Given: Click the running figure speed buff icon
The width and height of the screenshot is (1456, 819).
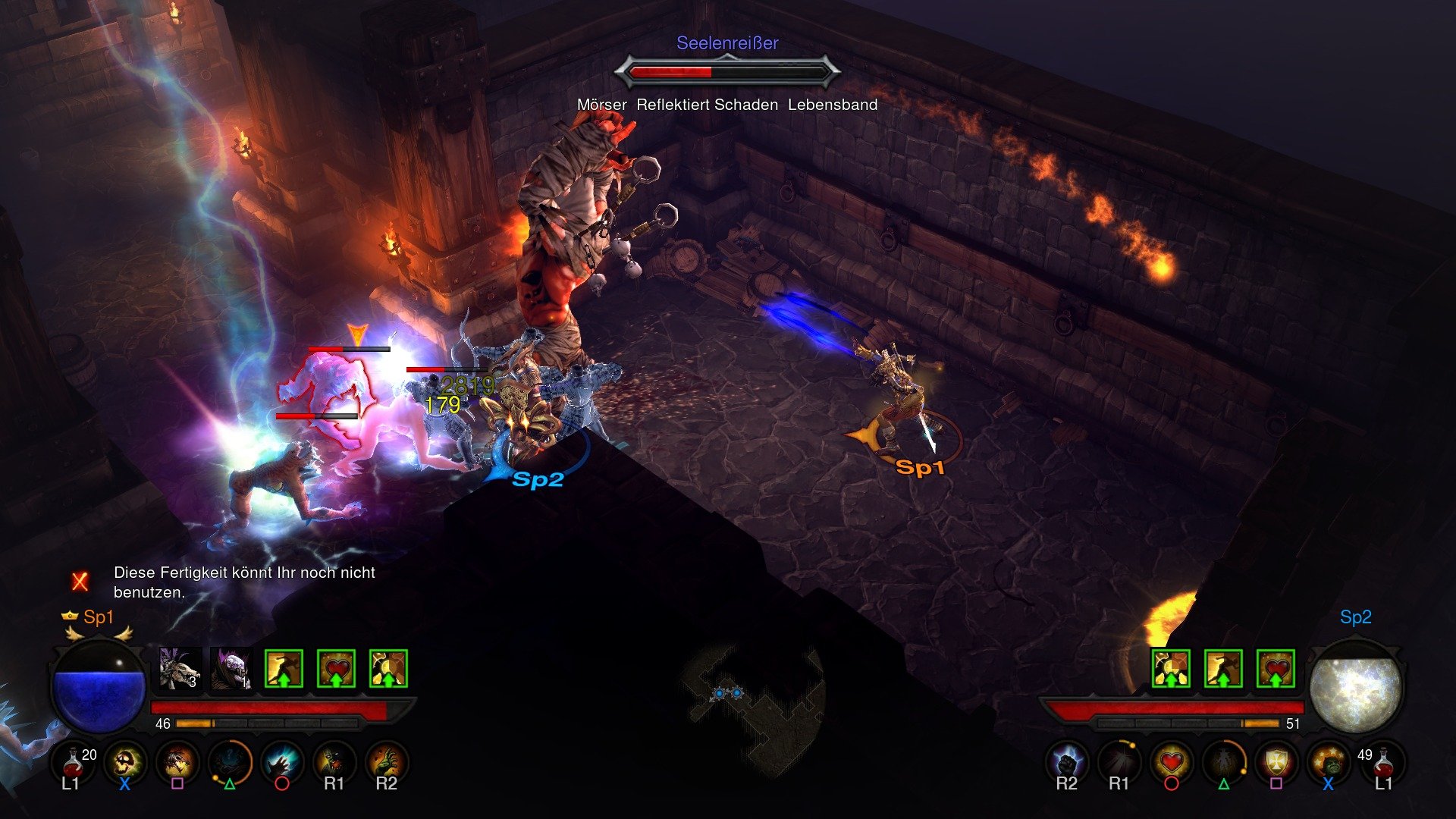Looking at the screenshot, I should tap(284, 668).
